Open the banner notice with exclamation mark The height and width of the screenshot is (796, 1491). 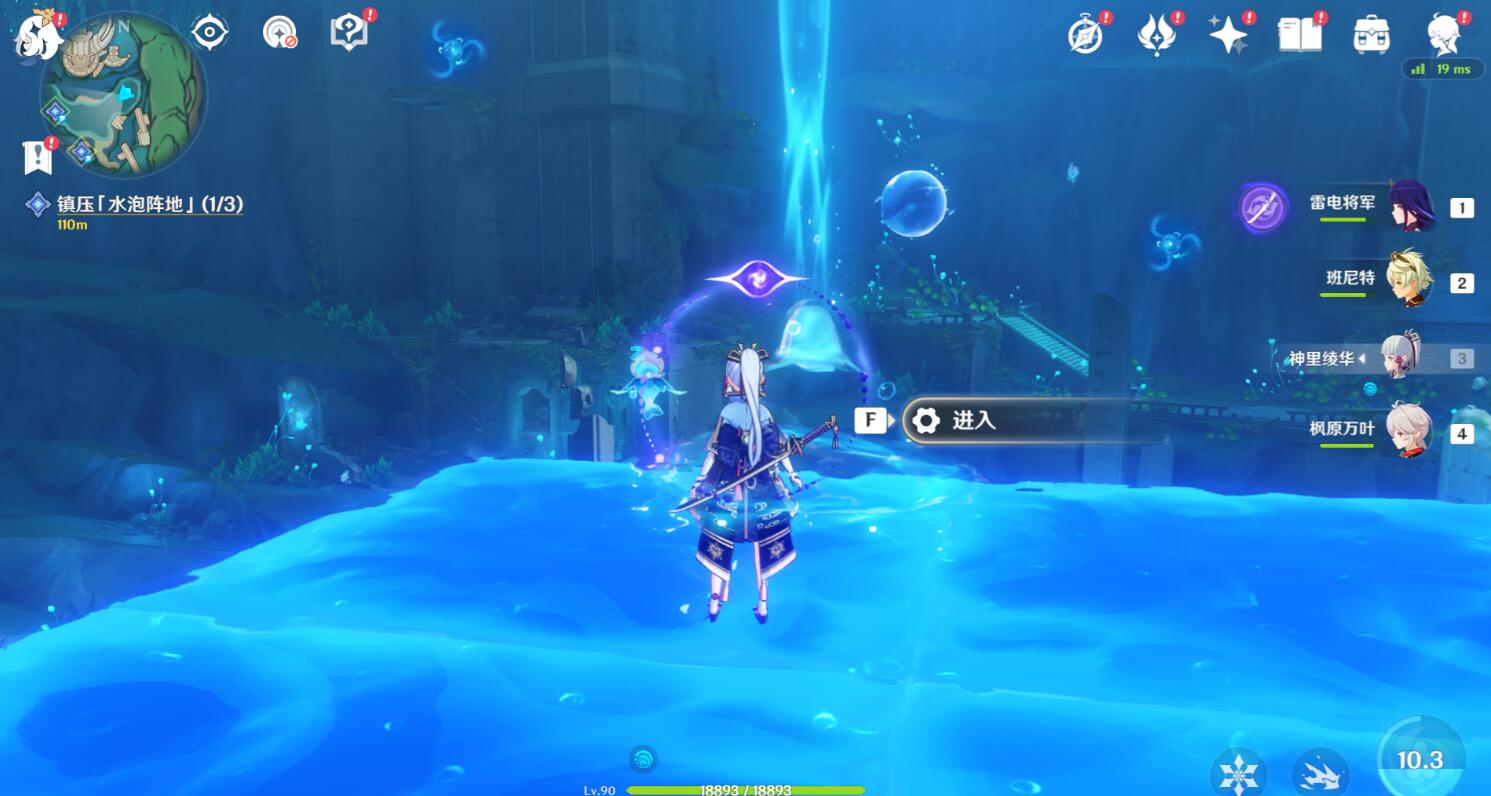pyautogui.click(x=37, y=156)
